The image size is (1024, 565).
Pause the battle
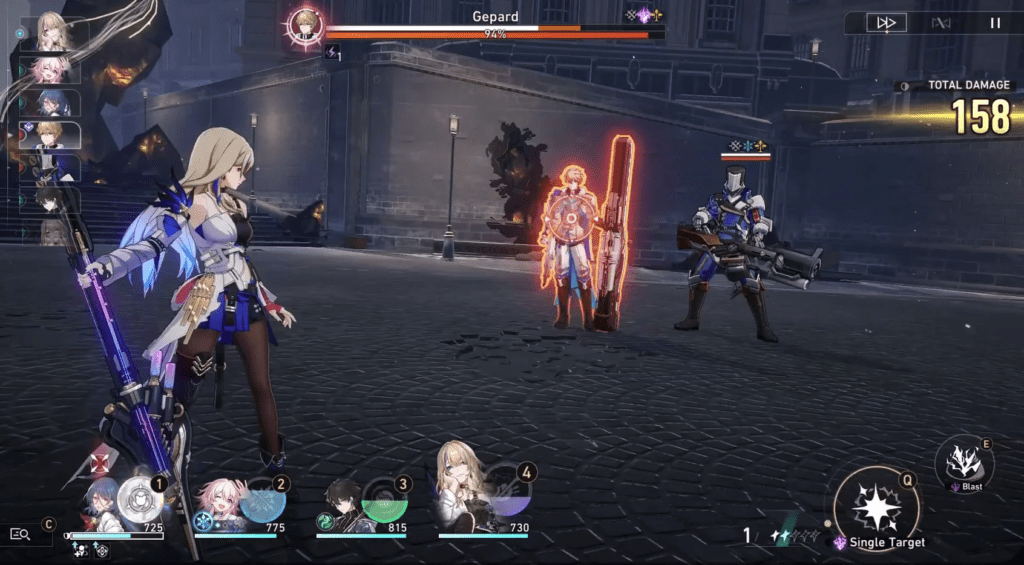995,23
